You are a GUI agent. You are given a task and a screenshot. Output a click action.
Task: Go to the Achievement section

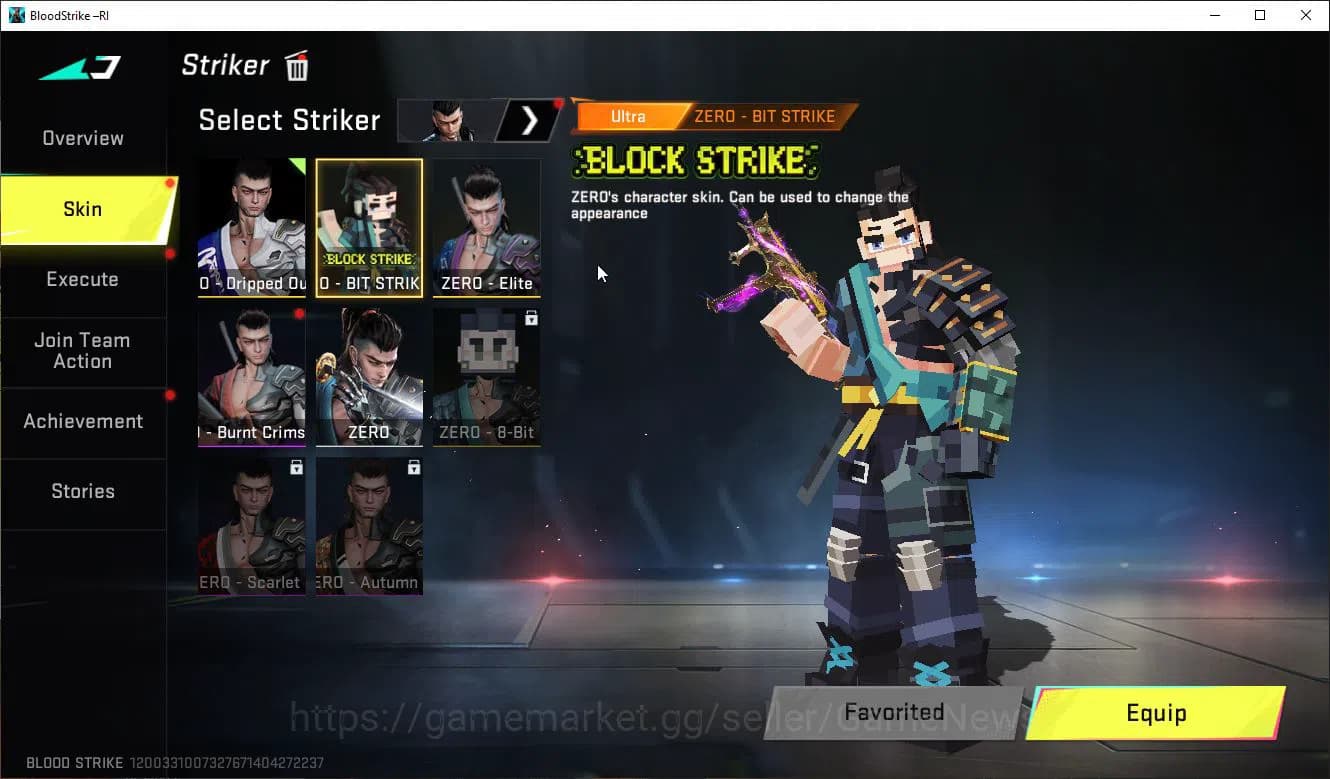(83, 422)
